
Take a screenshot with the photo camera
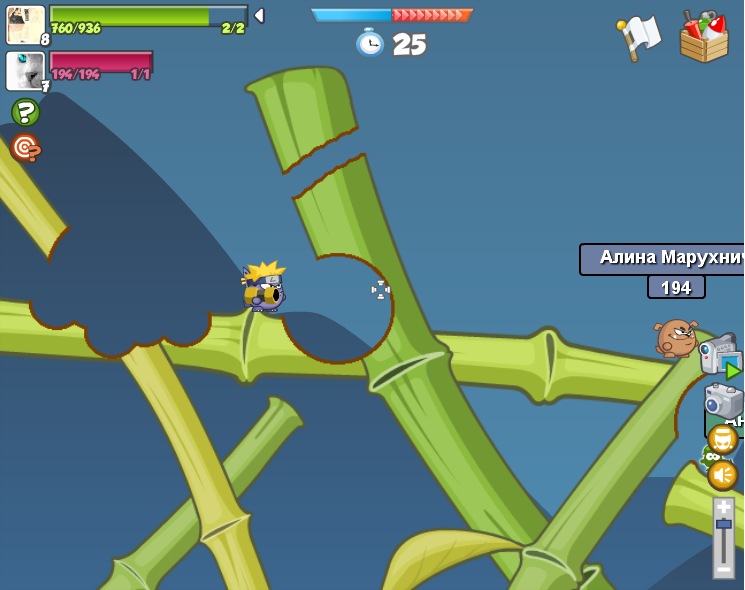pyautogui.click(x=723, y=400)
